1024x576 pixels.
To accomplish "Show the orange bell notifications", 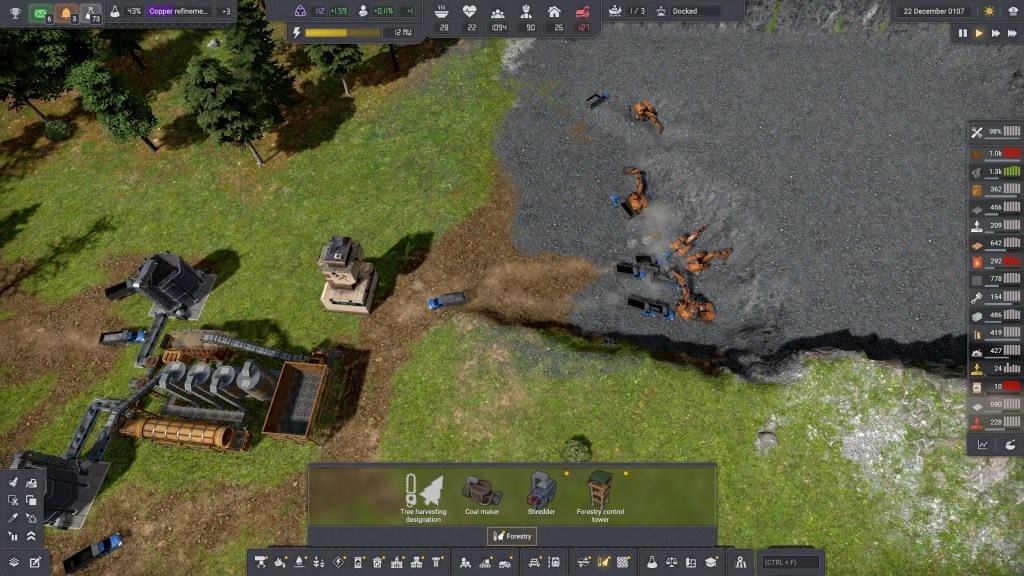I will [x=66, y=13].
